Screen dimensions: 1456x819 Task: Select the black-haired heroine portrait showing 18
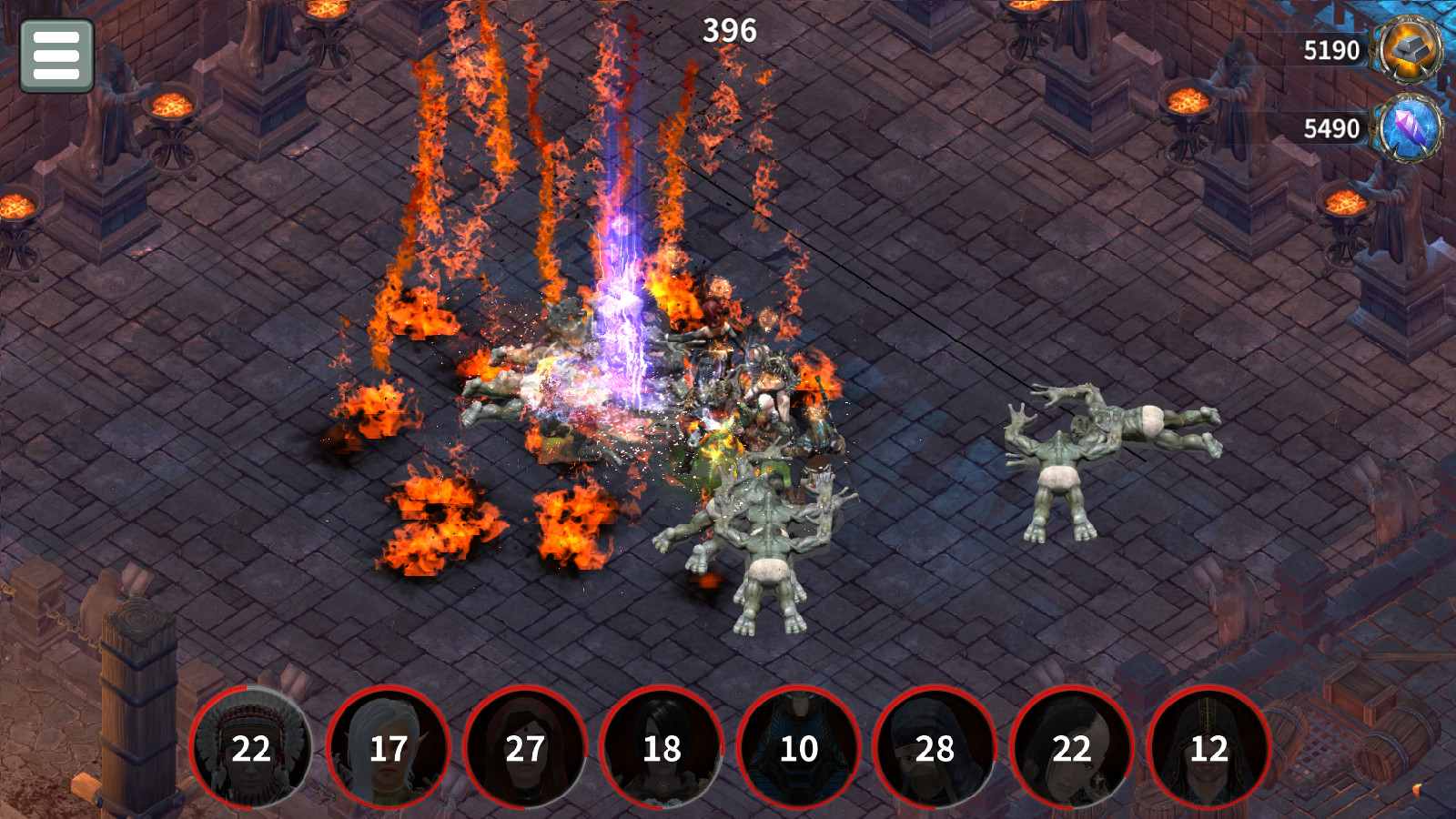click(662, 750)
